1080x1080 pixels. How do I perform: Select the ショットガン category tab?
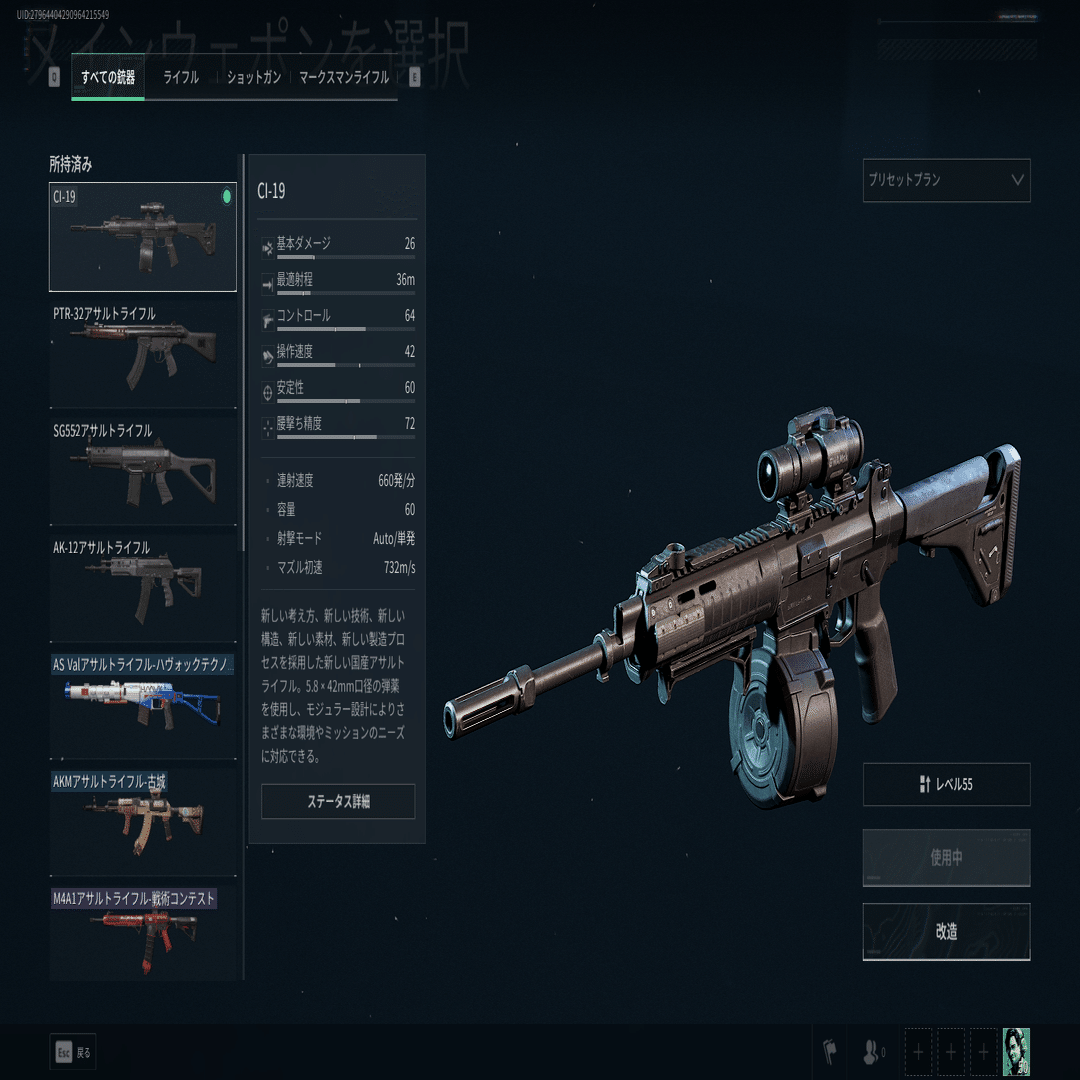[x=254, y=78]
